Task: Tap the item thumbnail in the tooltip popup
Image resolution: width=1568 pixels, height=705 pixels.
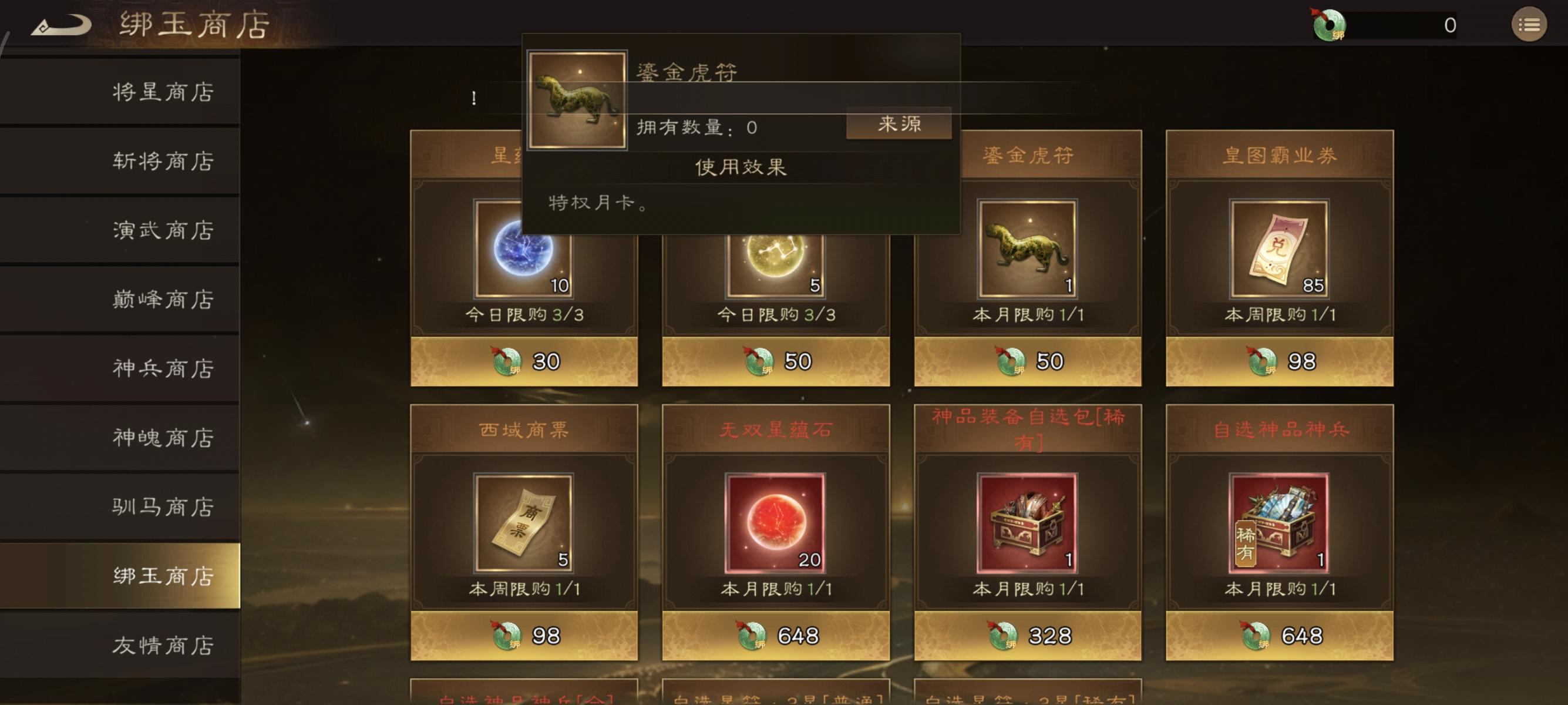Action: (577, 102)
